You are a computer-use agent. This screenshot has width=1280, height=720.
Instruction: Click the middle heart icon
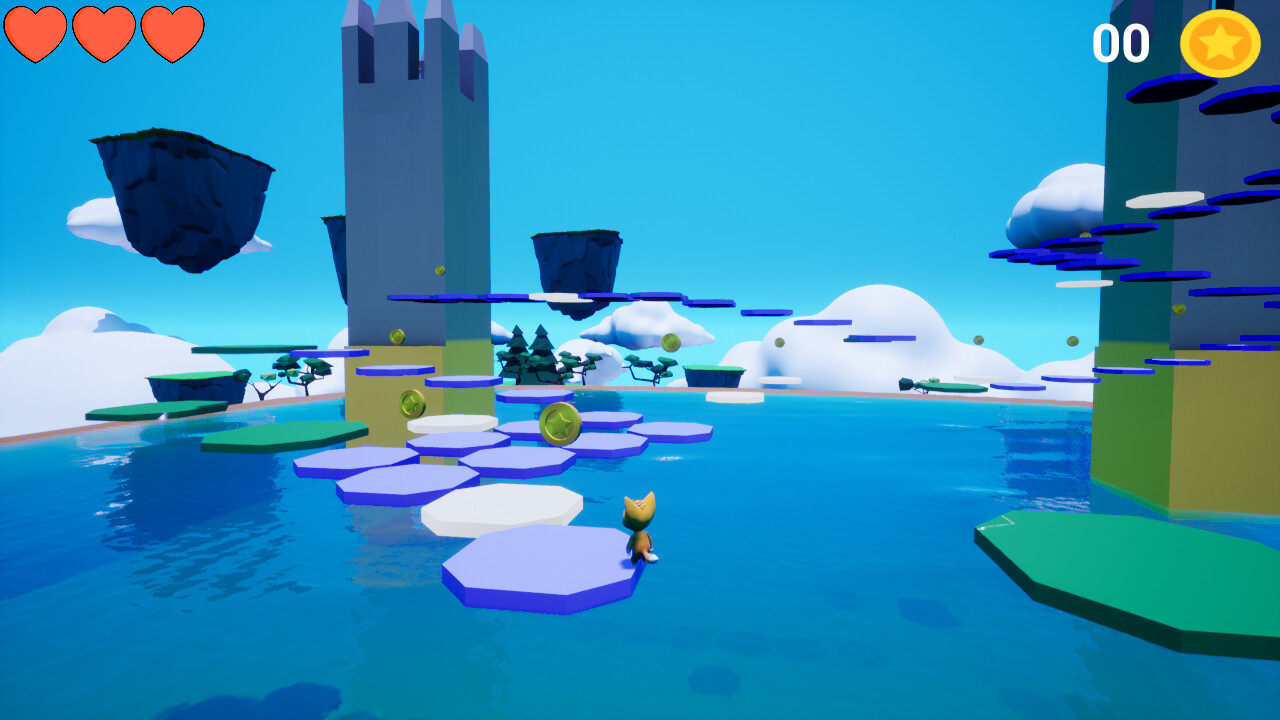104,33
